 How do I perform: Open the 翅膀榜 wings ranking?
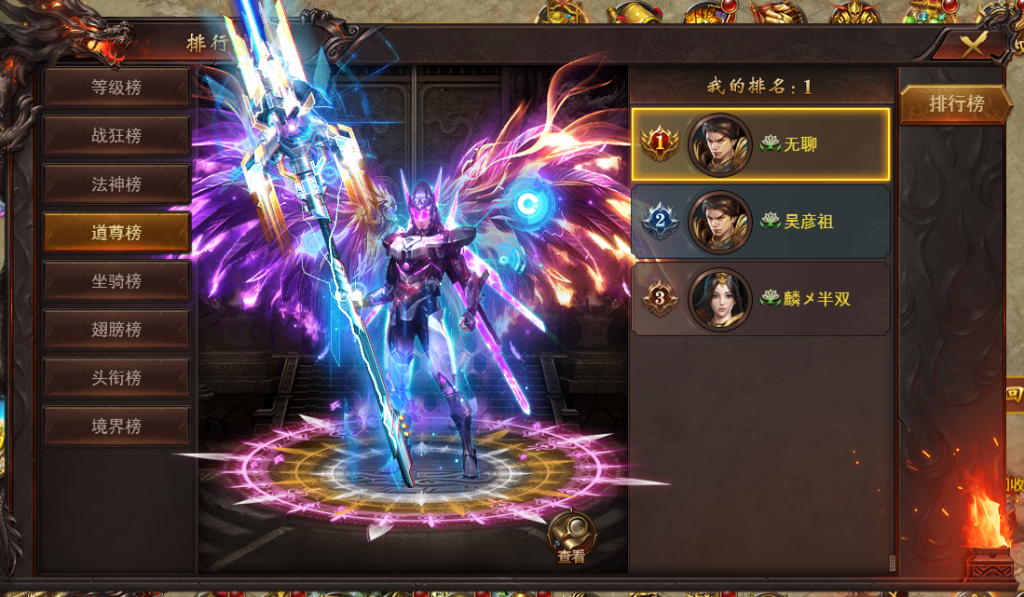click(116, 329)
